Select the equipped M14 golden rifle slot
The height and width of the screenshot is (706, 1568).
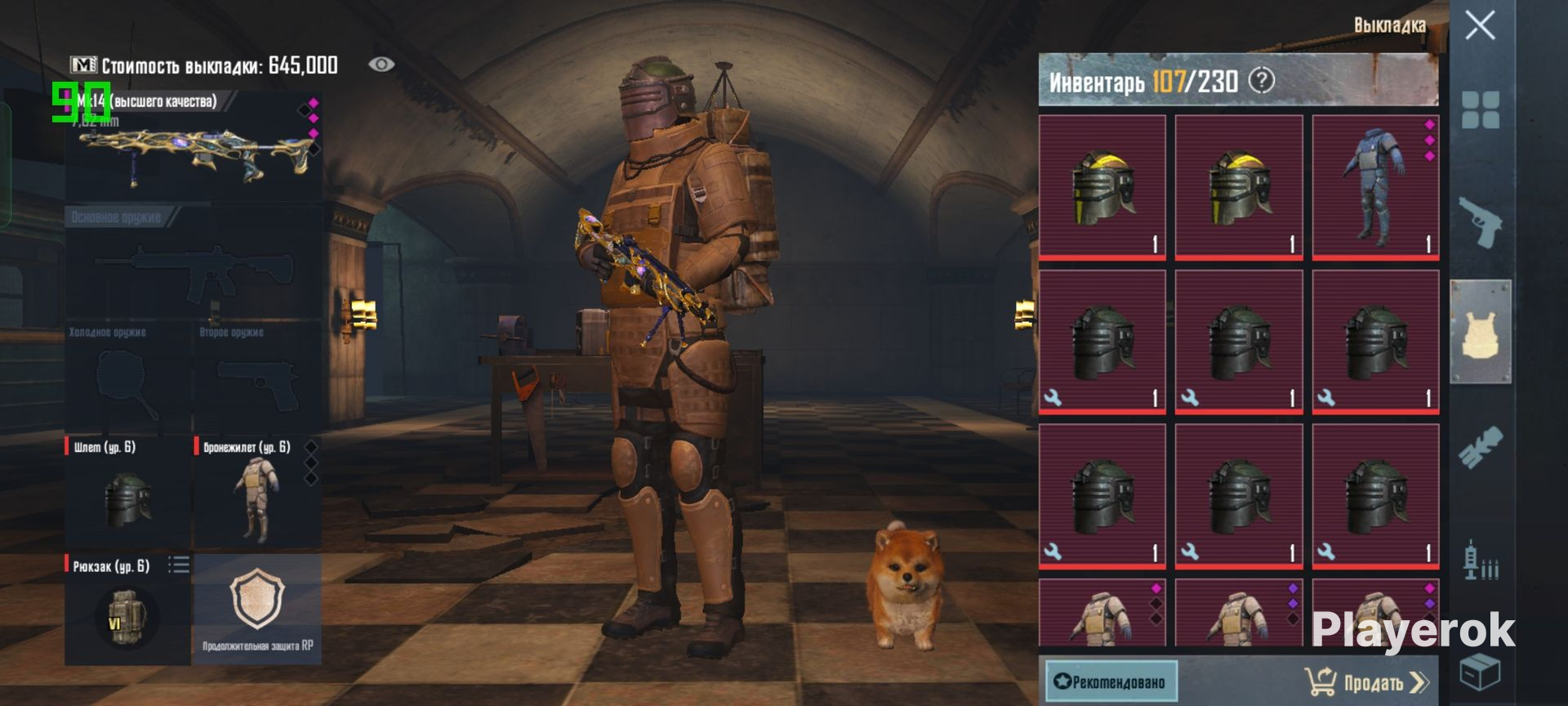click(x=194, y=147)
